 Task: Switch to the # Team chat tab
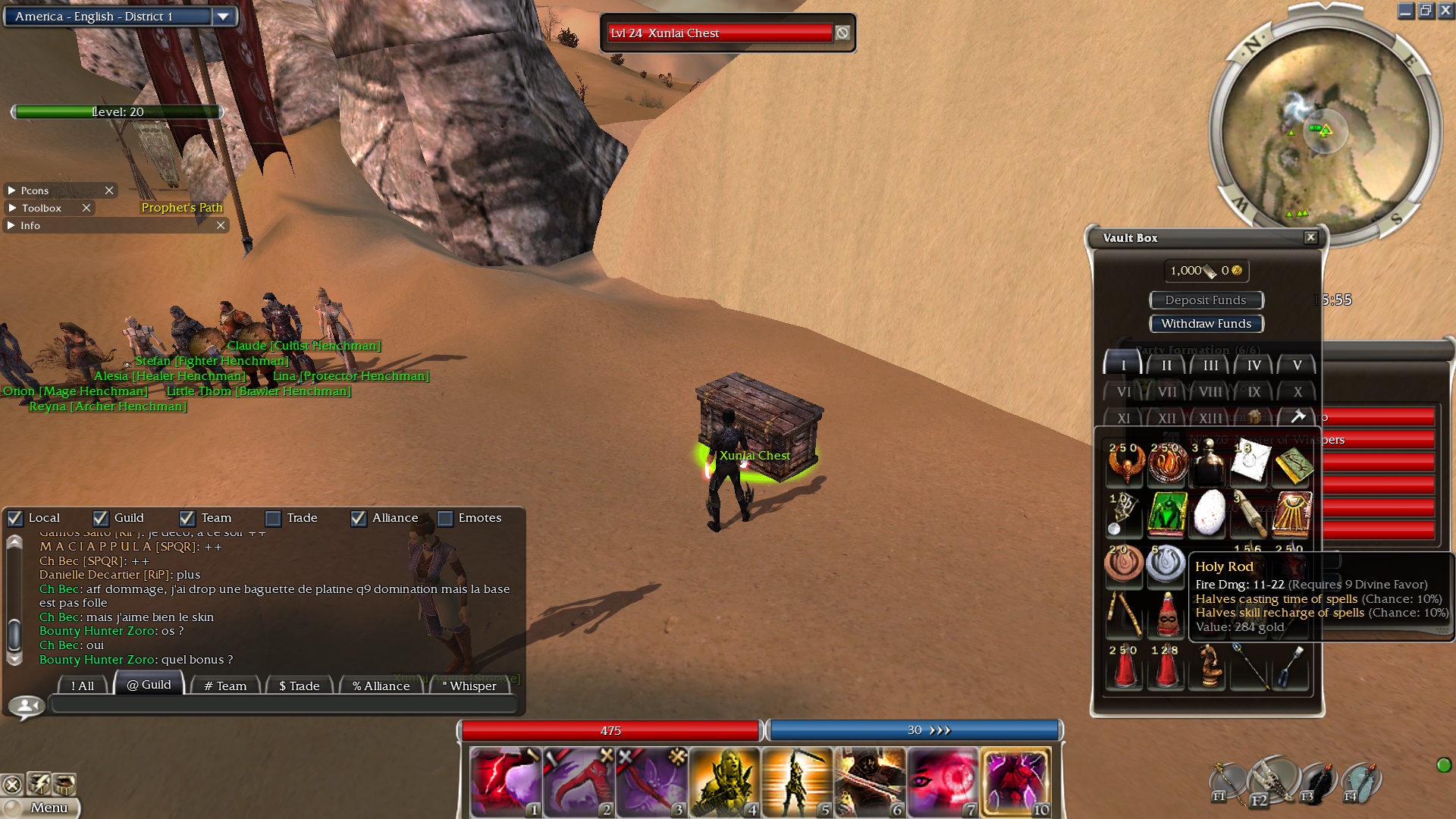pyautogui.click(x=225, y=686)
